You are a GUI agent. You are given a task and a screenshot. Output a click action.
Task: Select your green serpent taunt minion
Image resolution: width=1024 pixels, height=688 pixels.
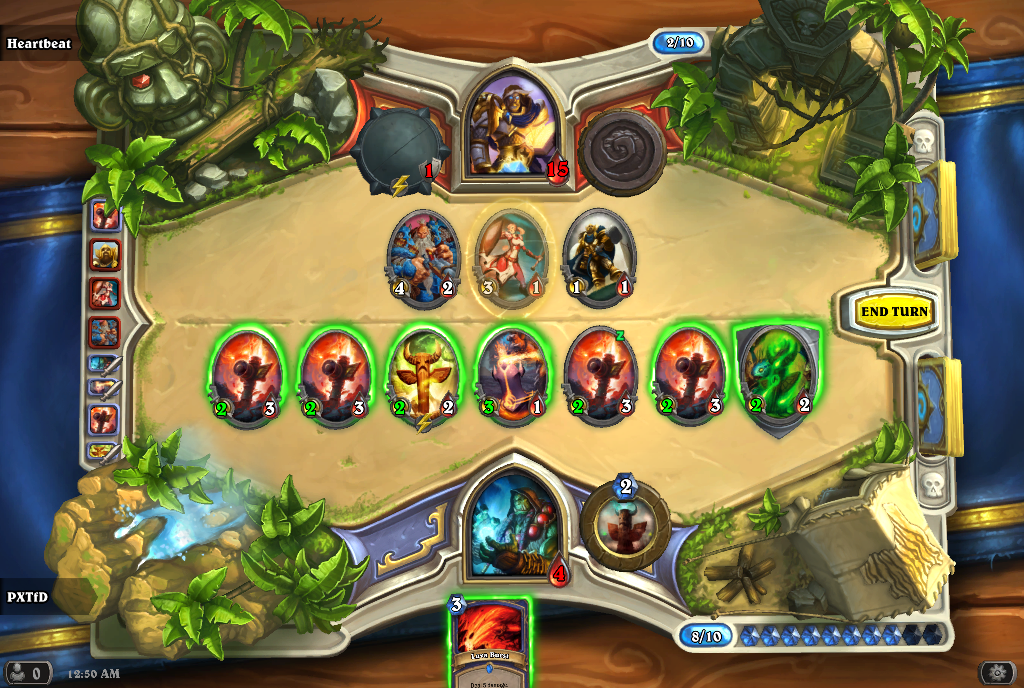point(777,376)
